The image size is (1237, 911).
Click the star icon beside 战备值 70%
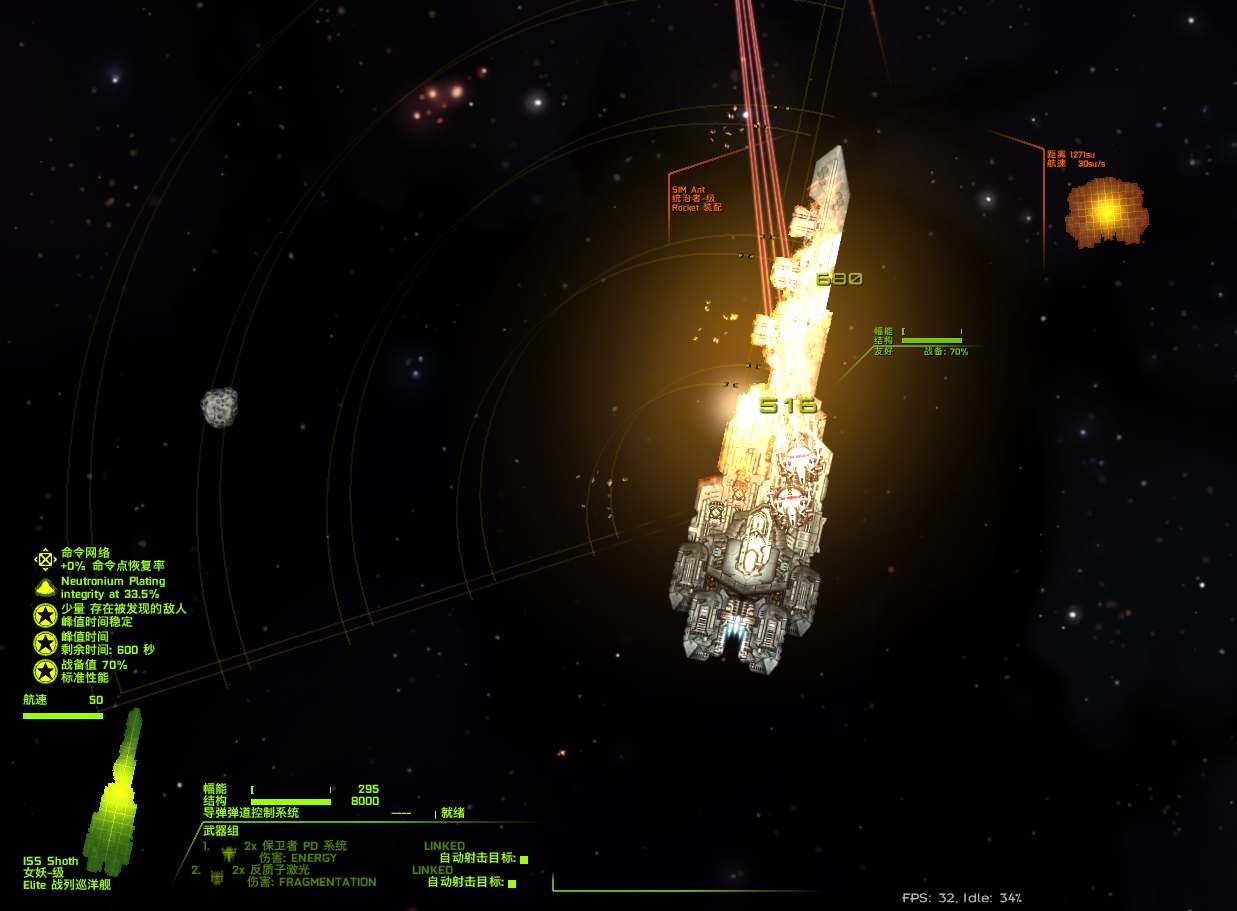point(45,671)
